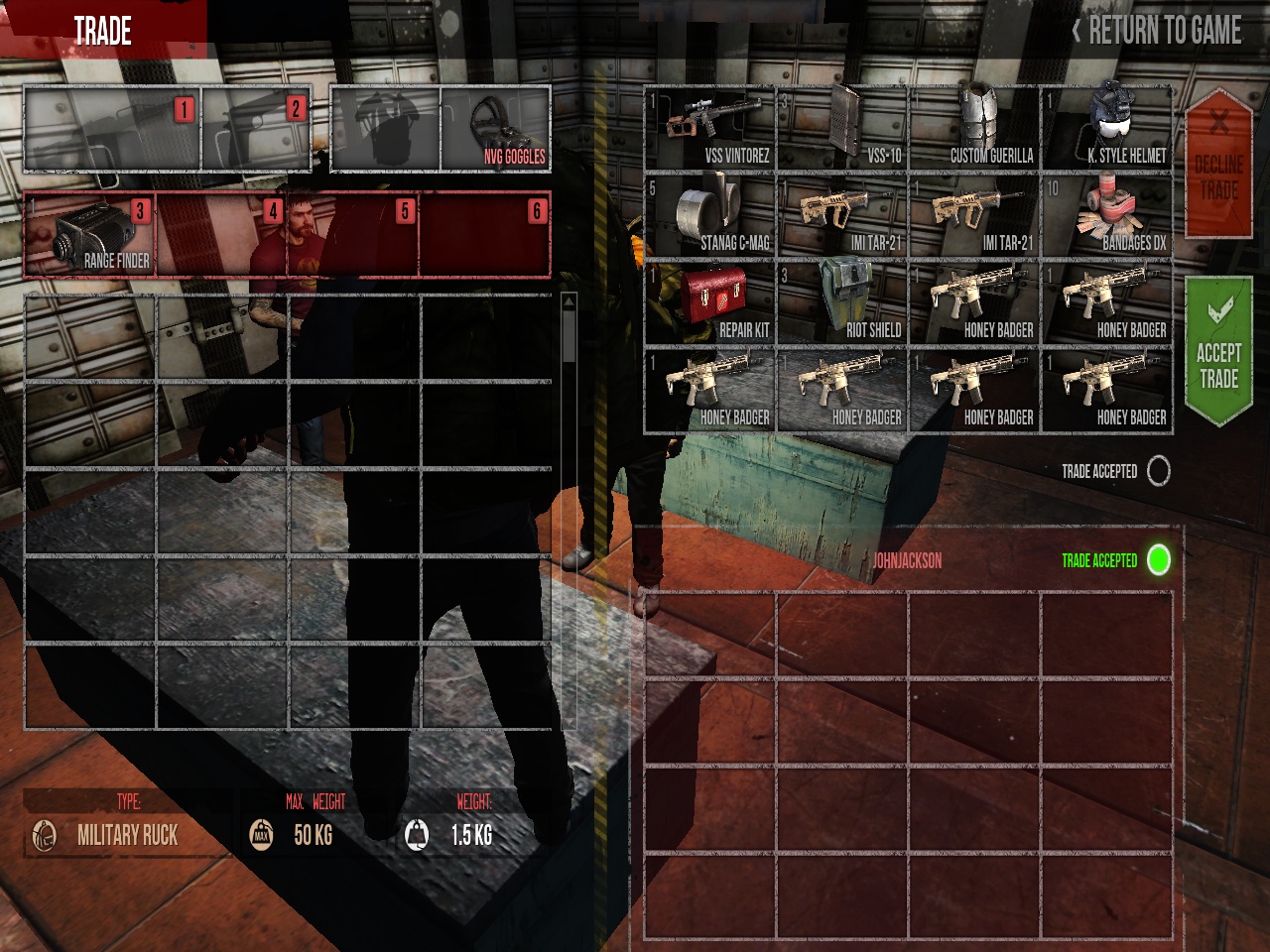
Task: Click the STANAG C-Mag item
Action: click(709, 216)
